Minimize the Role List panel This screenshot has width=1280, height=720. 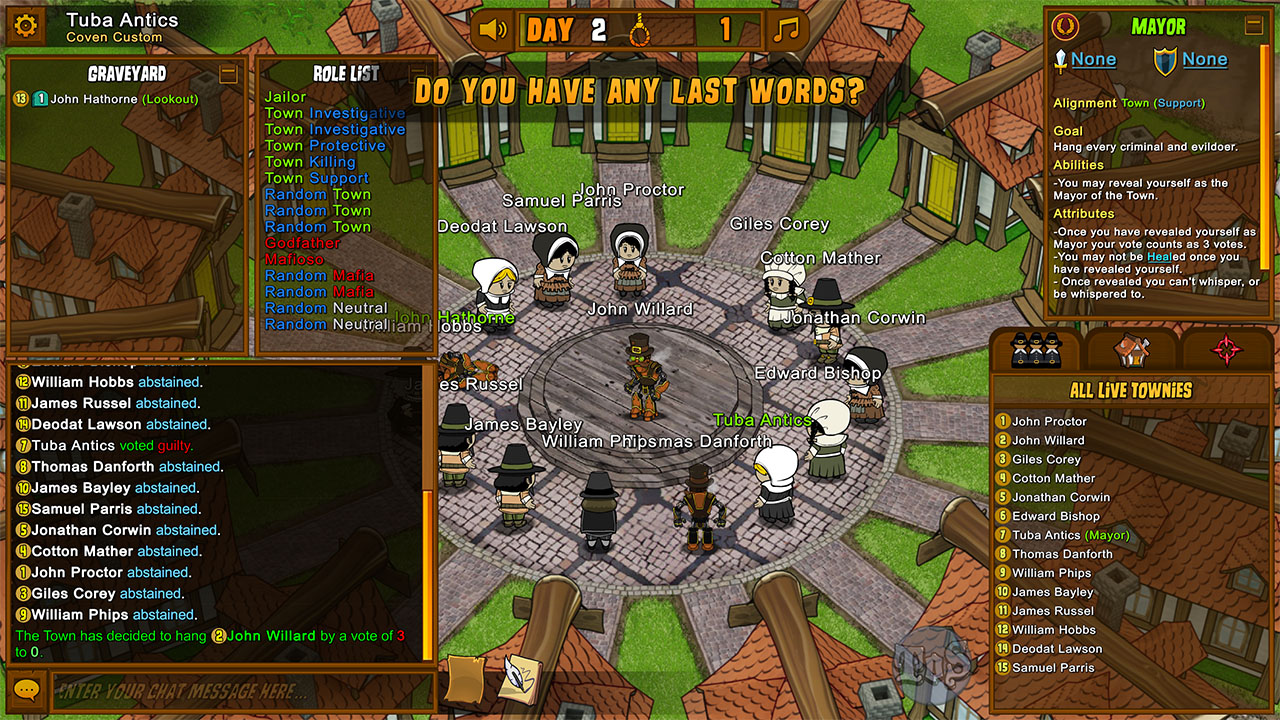(418, 74)
